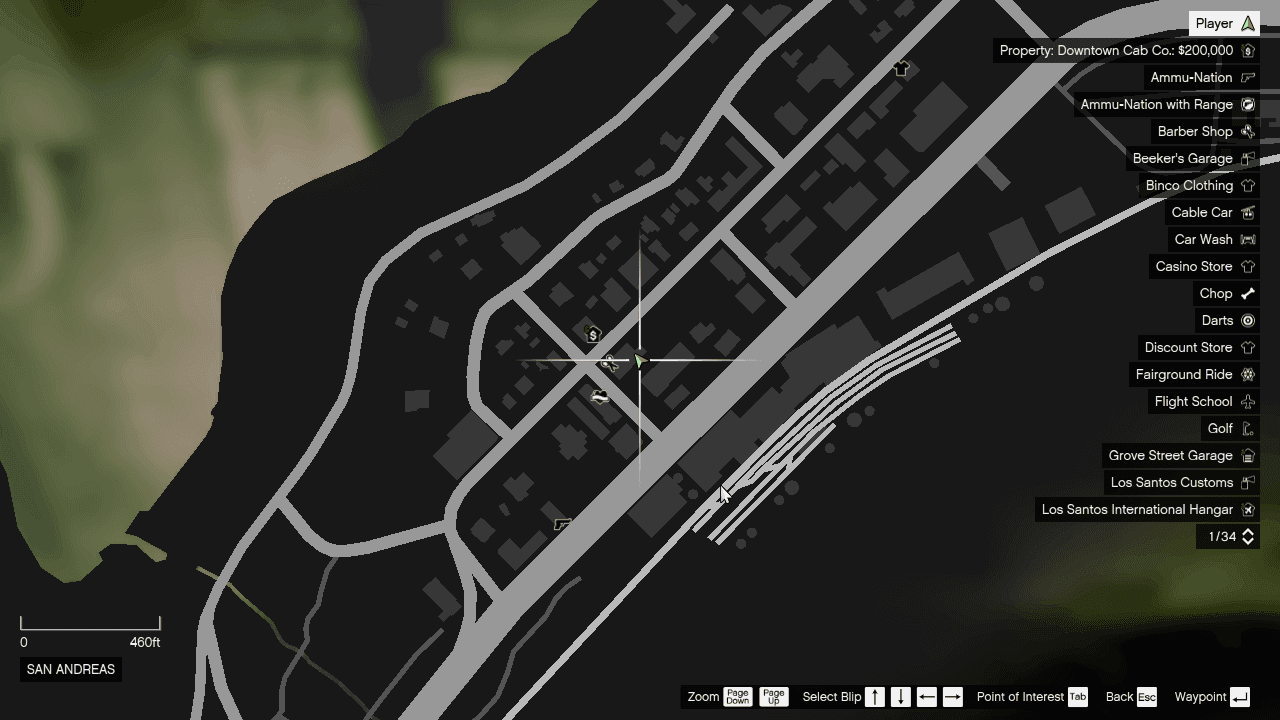Viewport: 1280px width, 720px height.
Task: Click the next blip right arrow control
Action: 952,697
